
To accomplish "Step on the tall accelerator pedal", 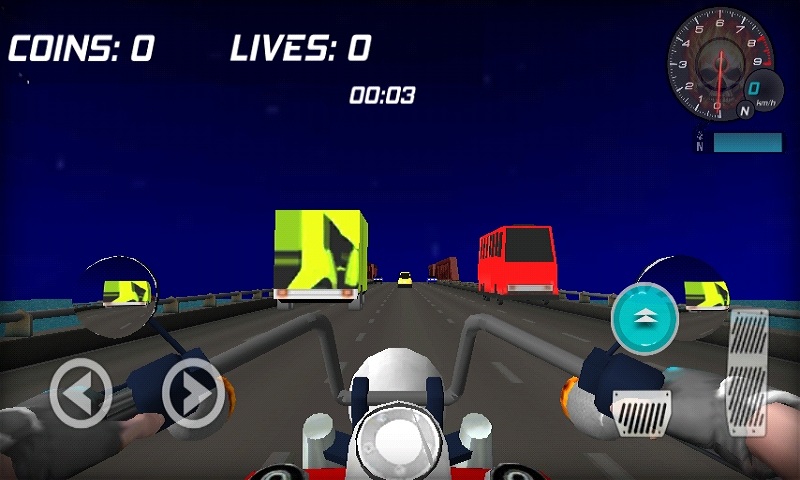I will coord(747,372).
